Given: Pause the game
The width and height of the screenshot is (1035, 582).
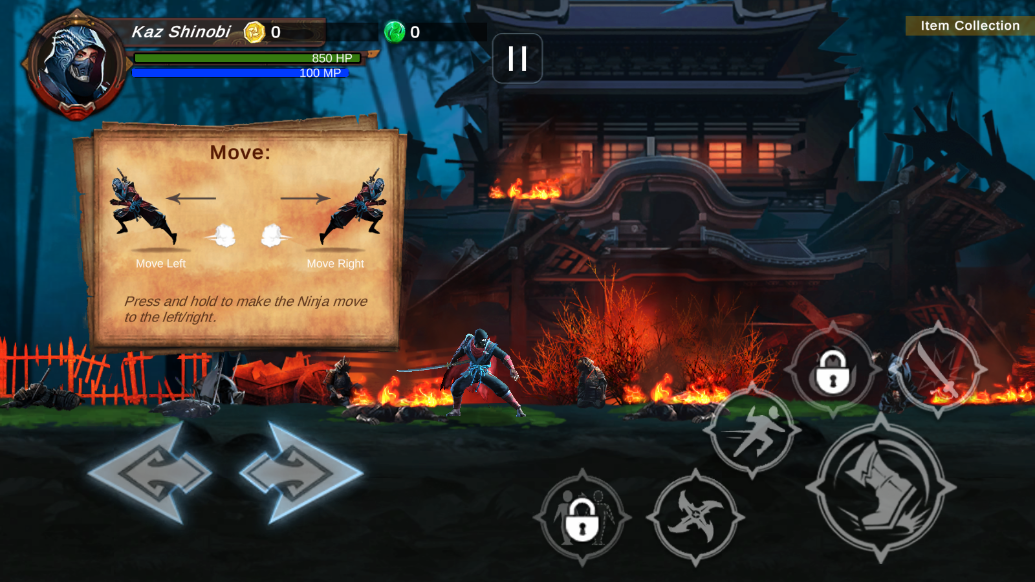Looking at the screenshot, I should tap(517, 59).
